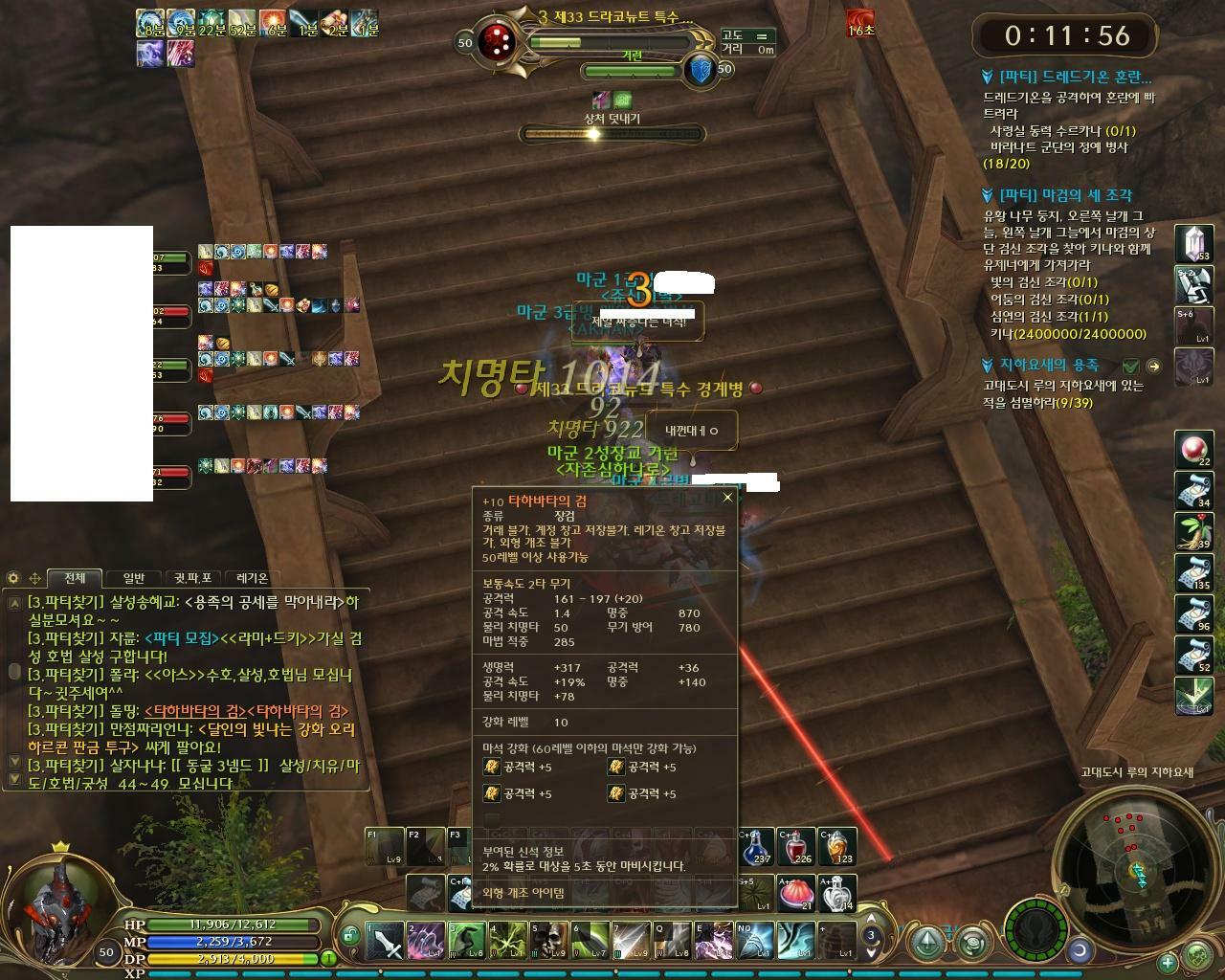Click the S+2 hammer icon on right panel
Viewport: 1225px width, 980px height.
pos(1194,284)
